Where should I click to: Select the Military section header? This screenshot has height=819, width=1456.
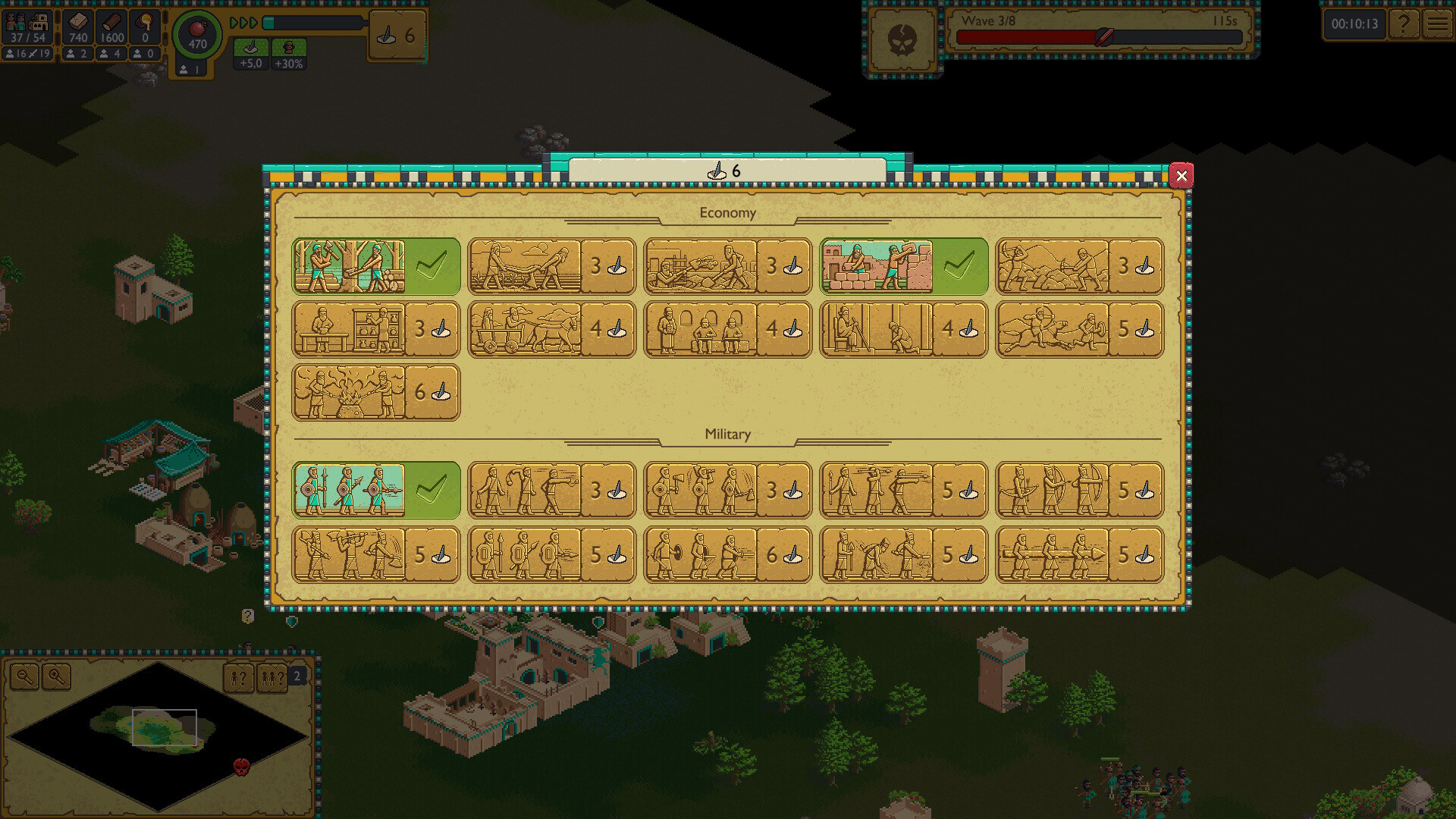coord(728,434)
